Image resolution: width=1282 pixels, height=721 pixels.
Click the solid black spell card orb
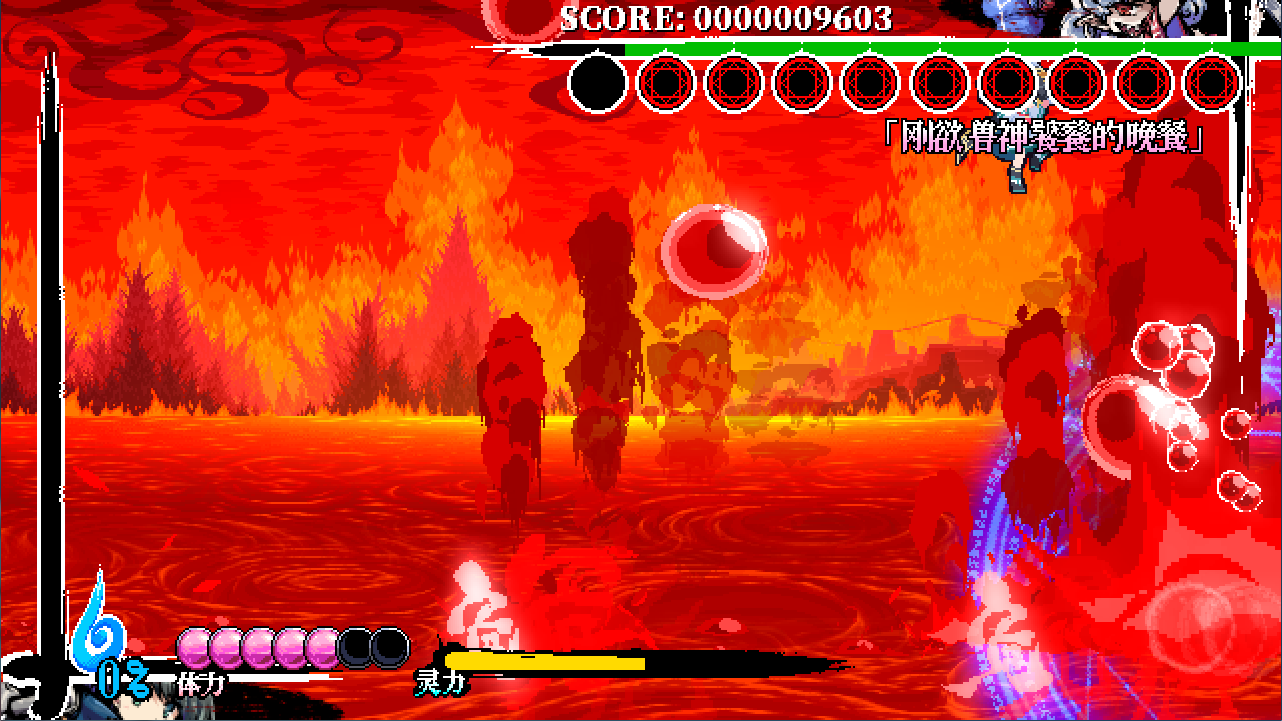point(598,82)
